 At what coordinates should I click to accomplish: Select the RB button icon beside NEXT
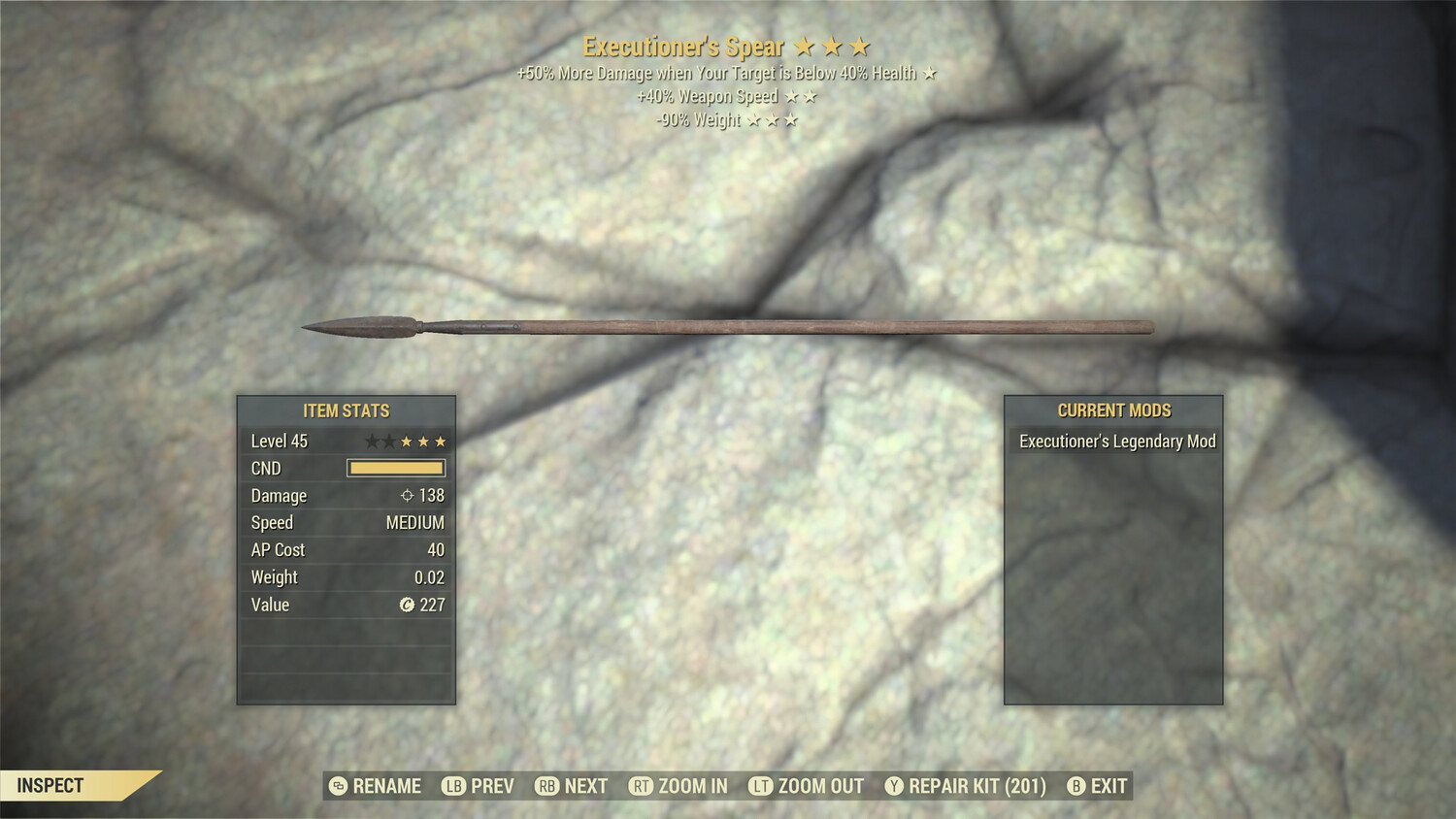[546, 786]
